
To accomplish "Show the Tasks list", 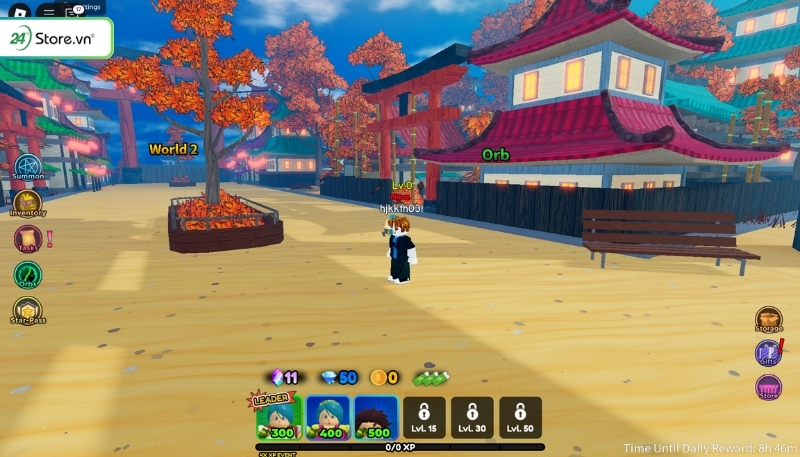I will [27, 239].
